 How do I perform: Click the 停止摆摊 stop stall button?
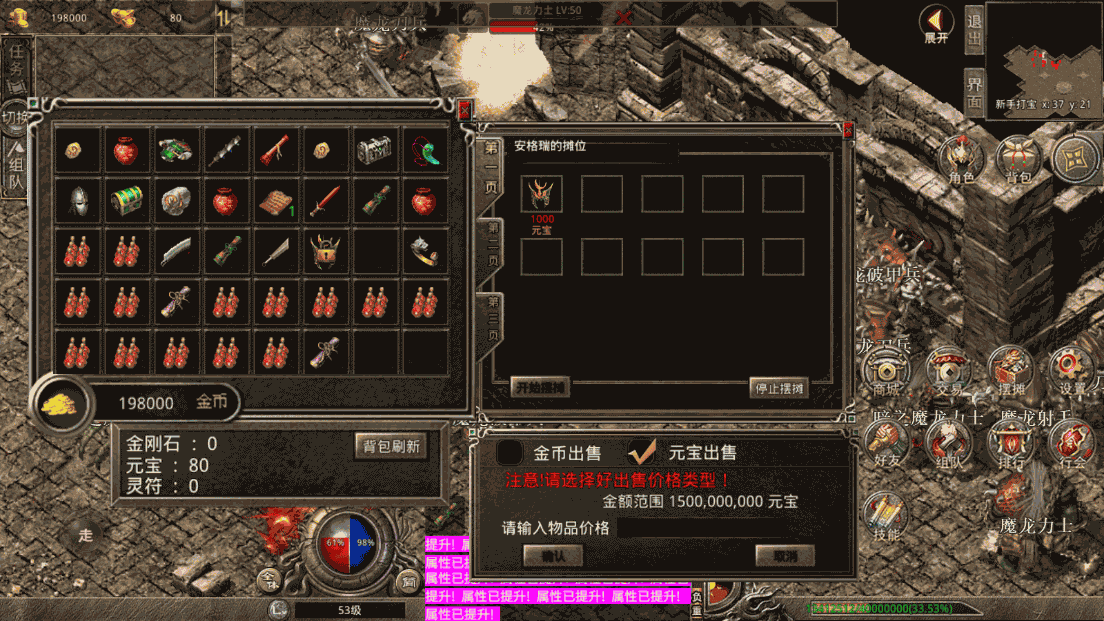[x=778, y=387]
